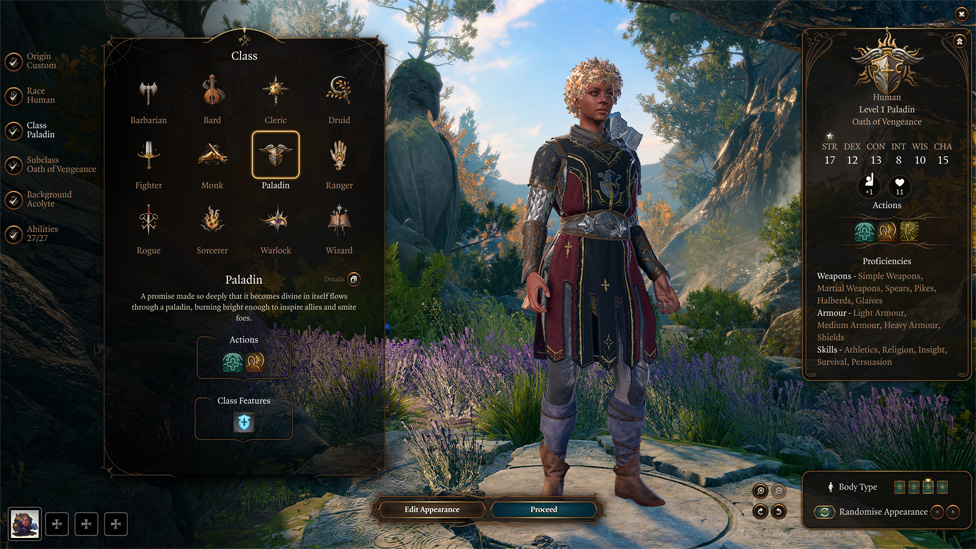Choose the Rogue class
The height and width of the screenshot is (549, 976).
click(x=148, y=222)
